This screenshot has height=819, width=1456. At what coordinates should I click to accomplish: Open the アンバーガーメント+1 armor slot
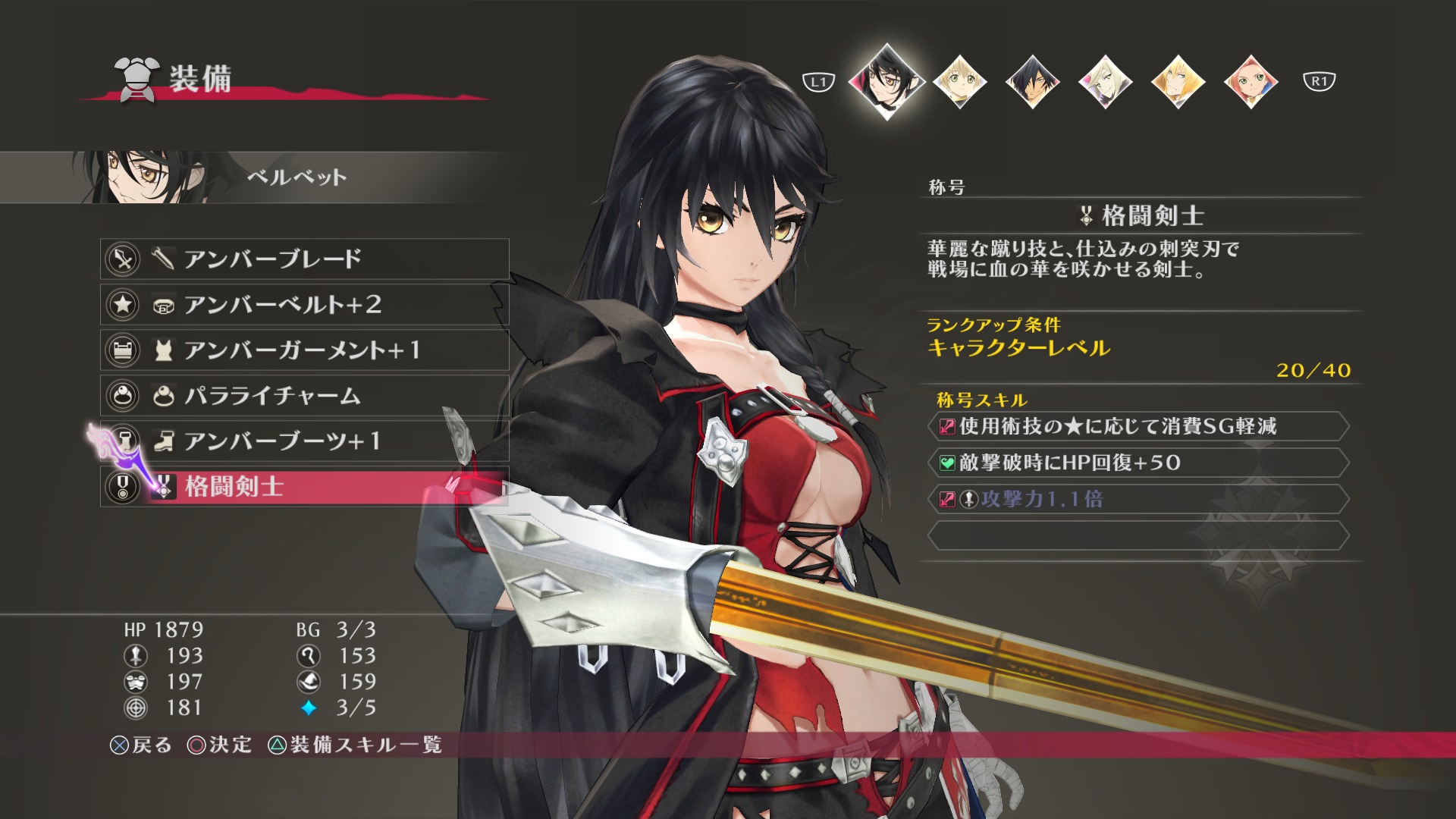[x=303, y=350]
